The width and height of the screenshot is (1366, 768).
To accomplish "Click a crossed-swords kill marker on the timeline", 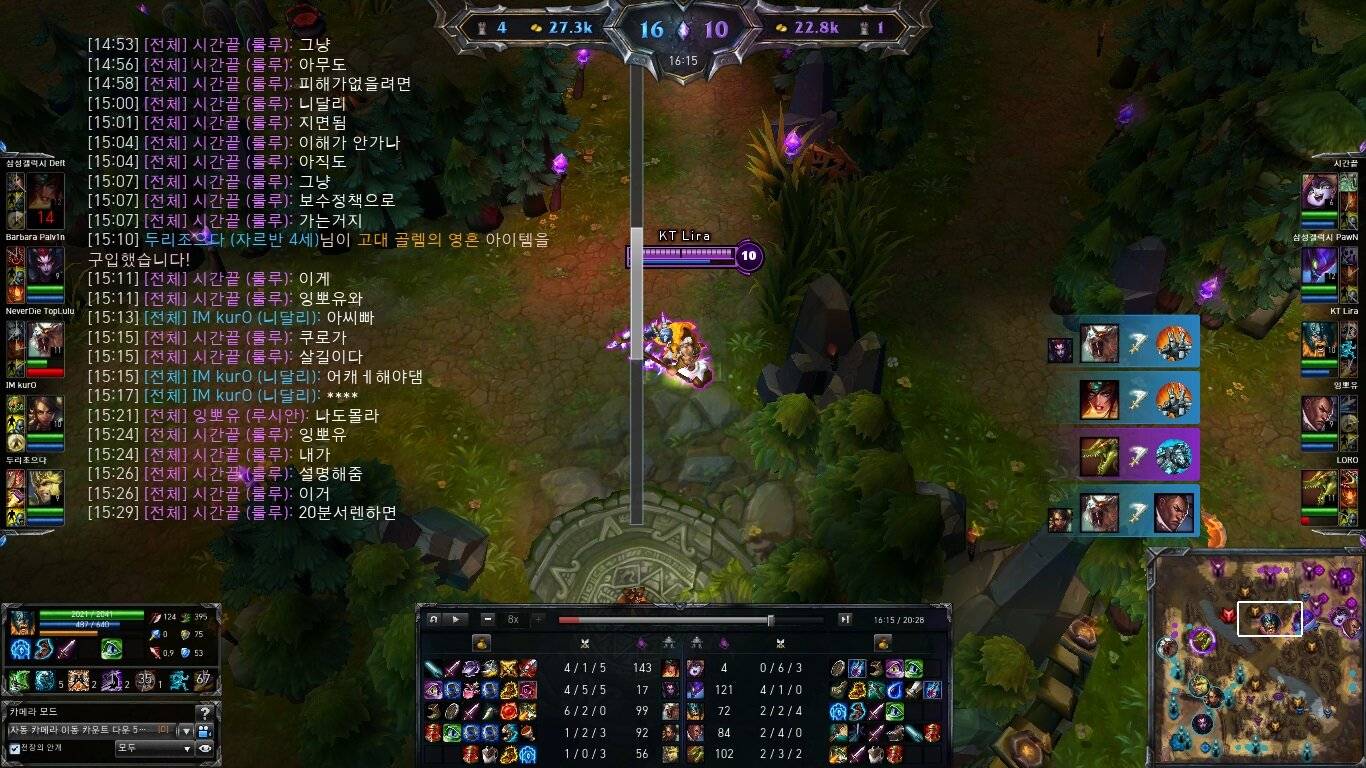I will pyautogui.click(x=586, y=644).
